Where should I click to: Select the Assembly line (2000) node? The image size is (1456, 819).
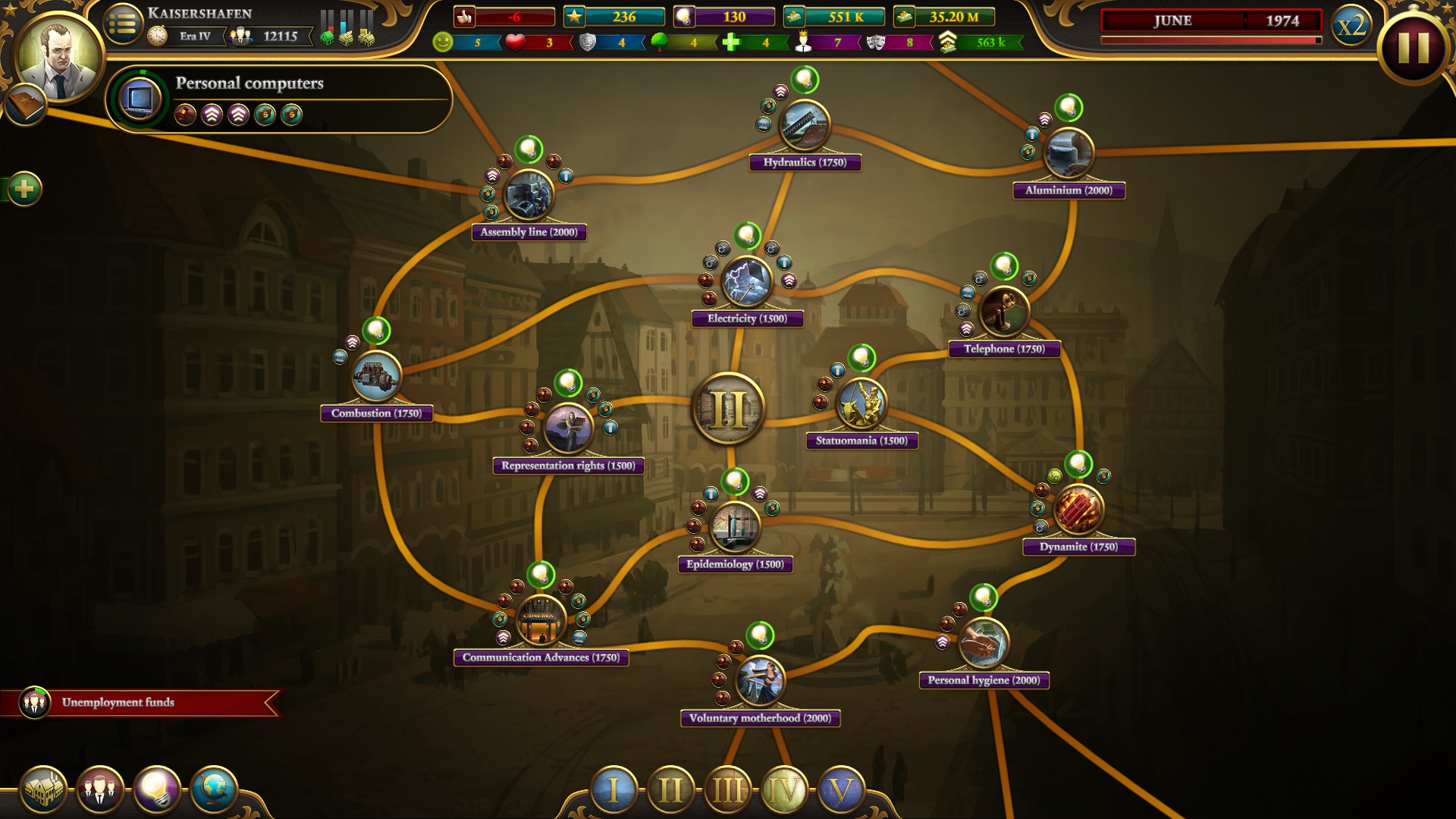530,196
